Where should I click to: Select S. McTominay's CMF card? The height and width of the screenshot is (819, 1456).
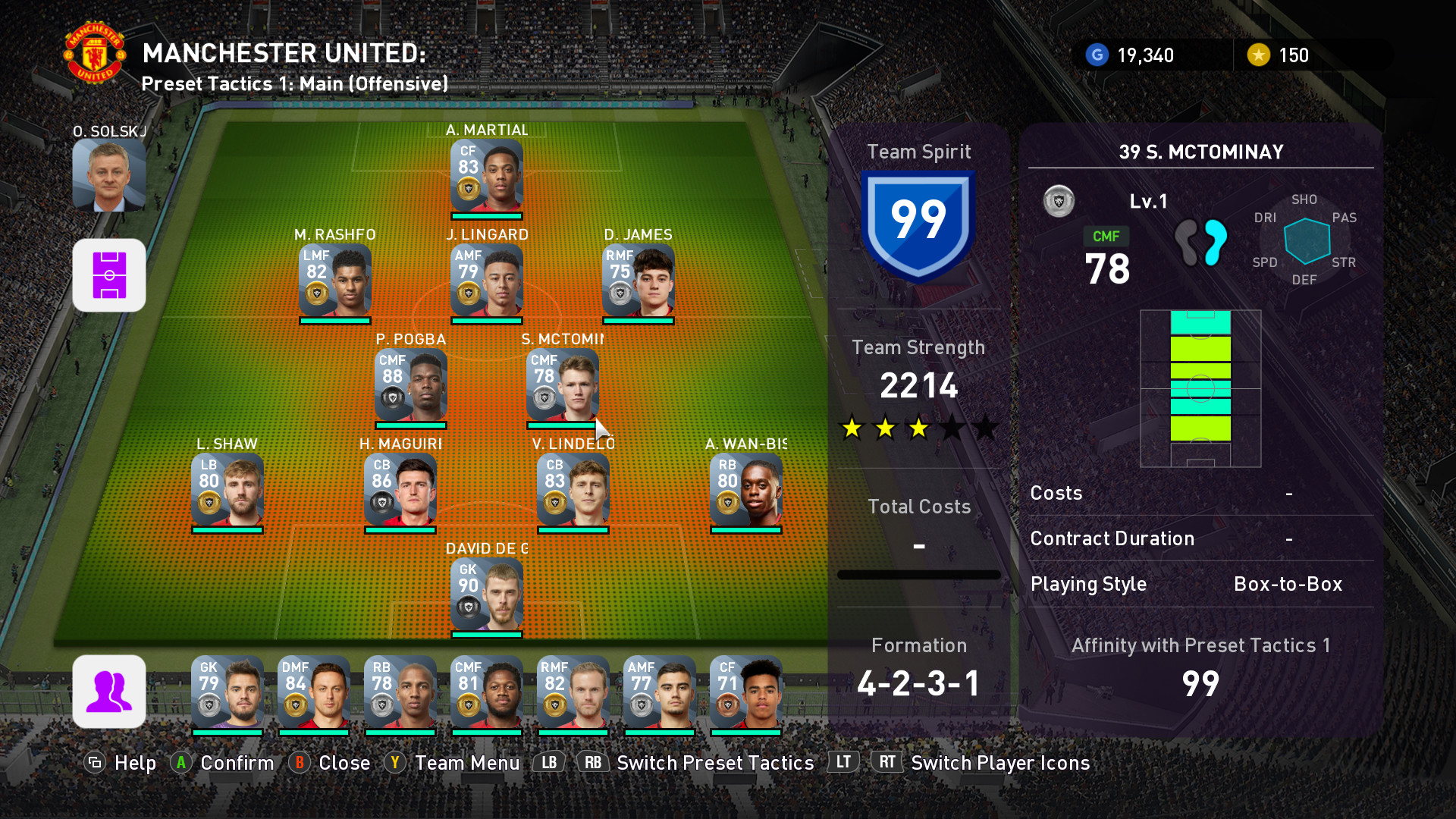coord(562,385)
